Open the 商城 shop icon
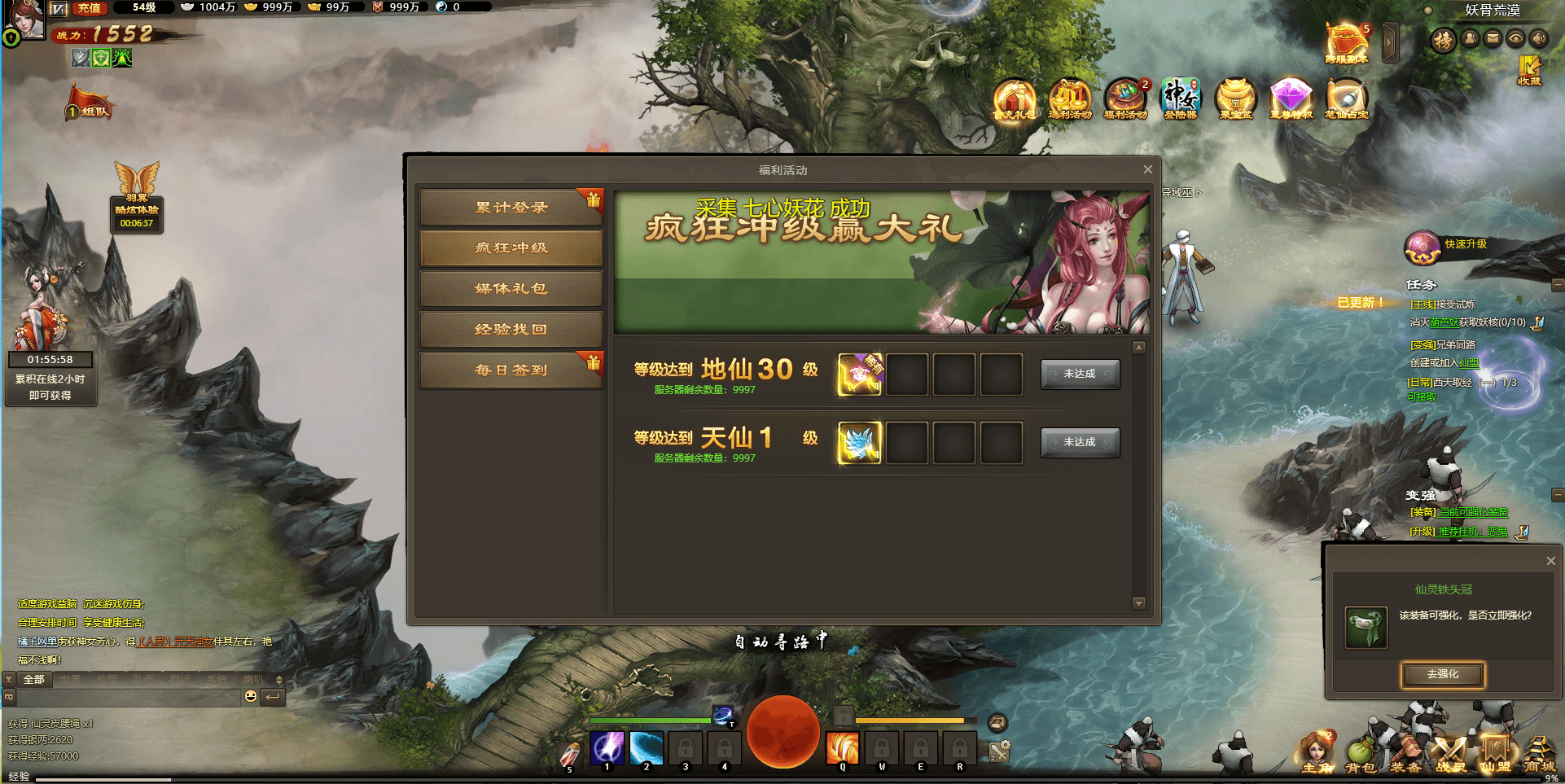 point(1541,751)
